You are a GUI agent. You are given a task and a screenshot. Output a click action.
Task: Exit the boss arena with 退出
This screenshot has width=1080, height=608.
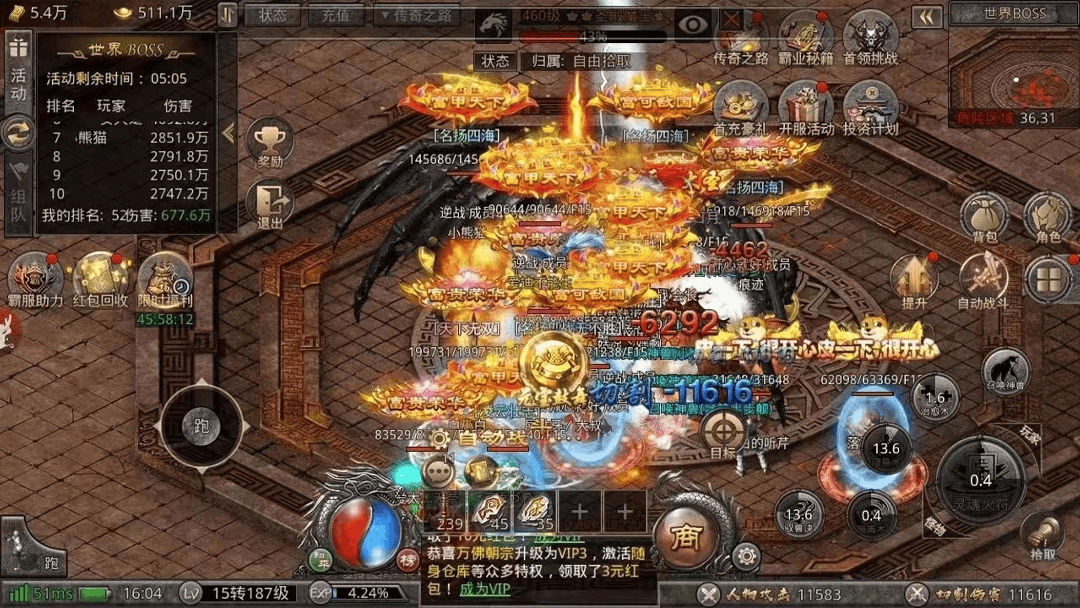coord(269,205)
